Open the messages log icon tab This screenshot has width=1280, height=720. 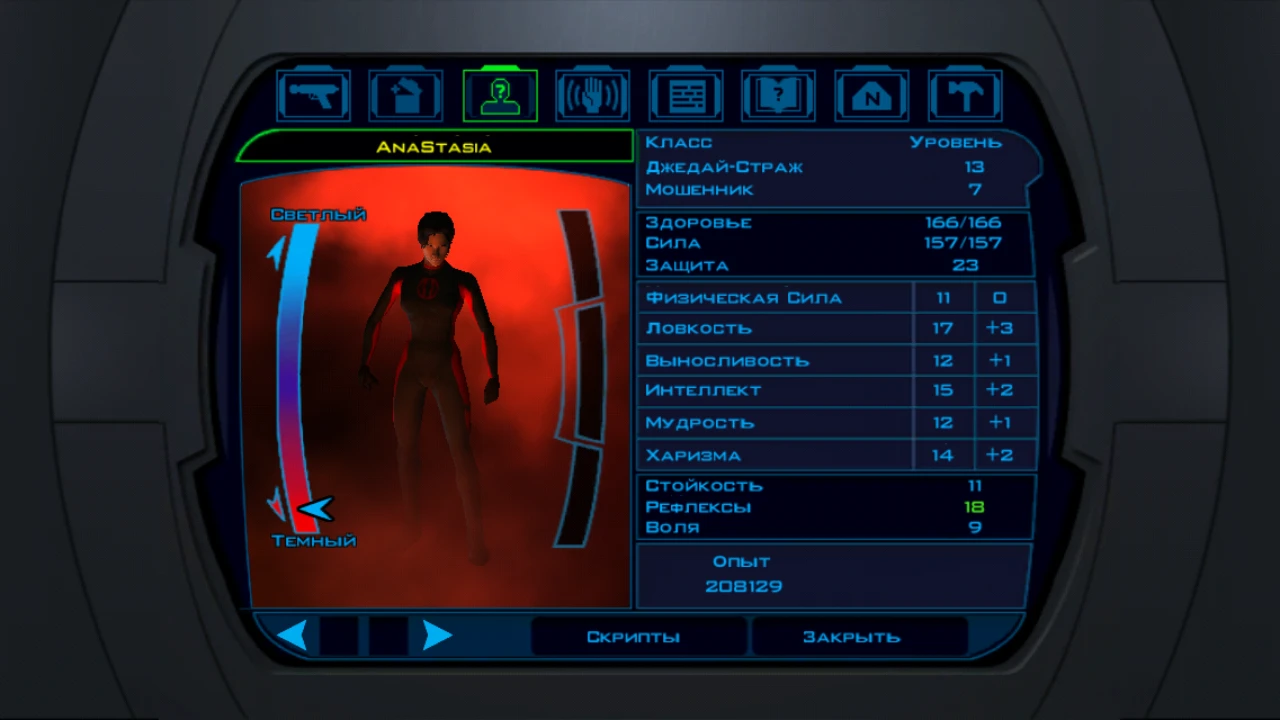(x=685, y=93)
